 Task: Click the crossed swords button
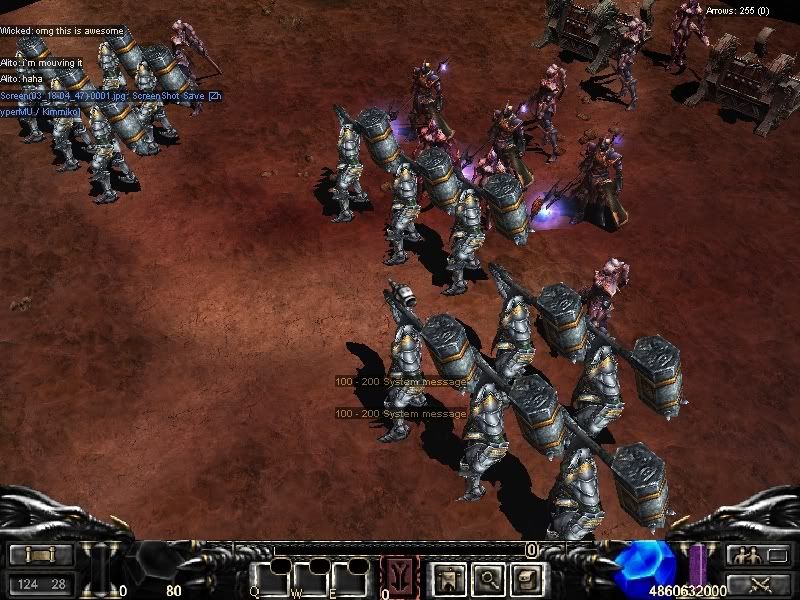(x=755, y=583)
